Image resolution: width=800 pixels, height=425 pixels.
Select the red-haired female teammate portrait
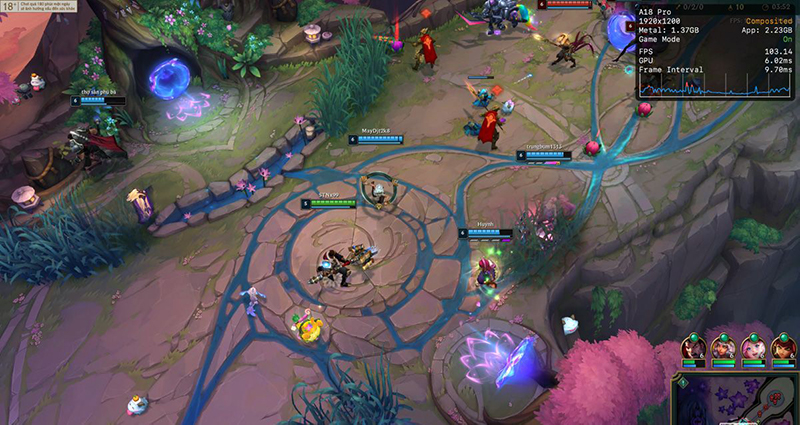(783, 348)
